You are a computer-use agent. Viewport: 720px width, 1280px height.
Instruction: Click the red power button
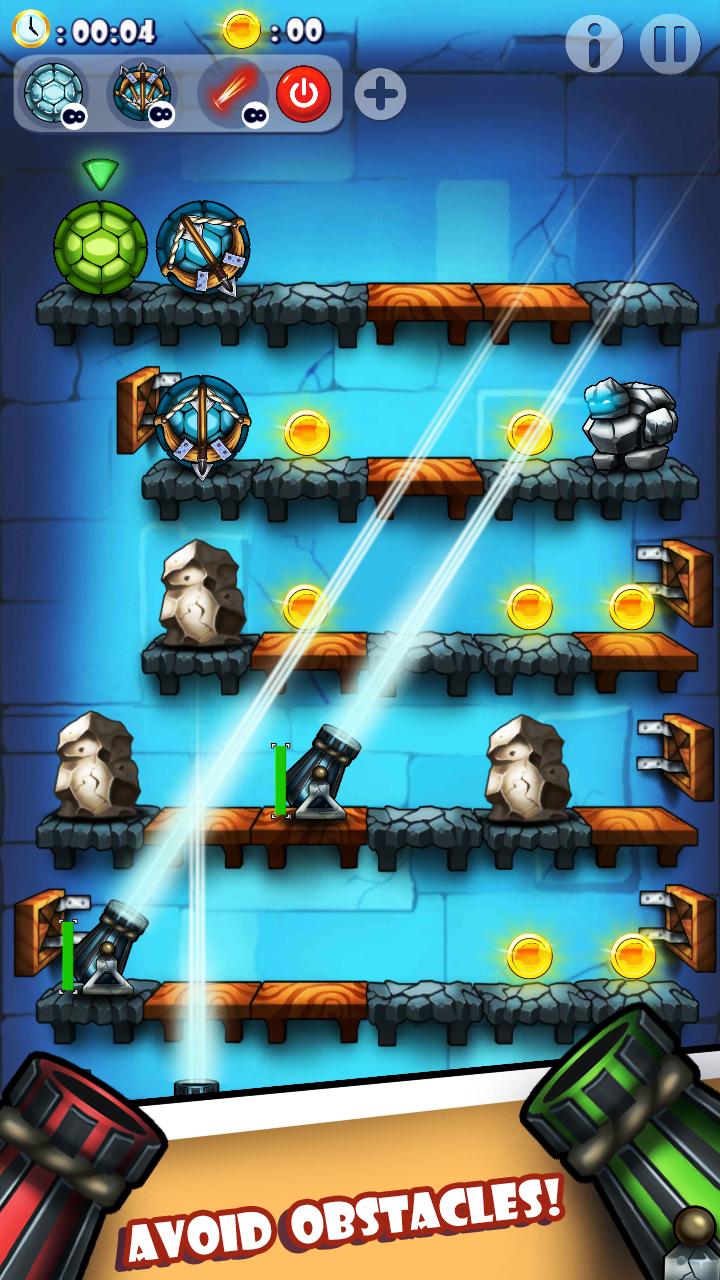303,95
